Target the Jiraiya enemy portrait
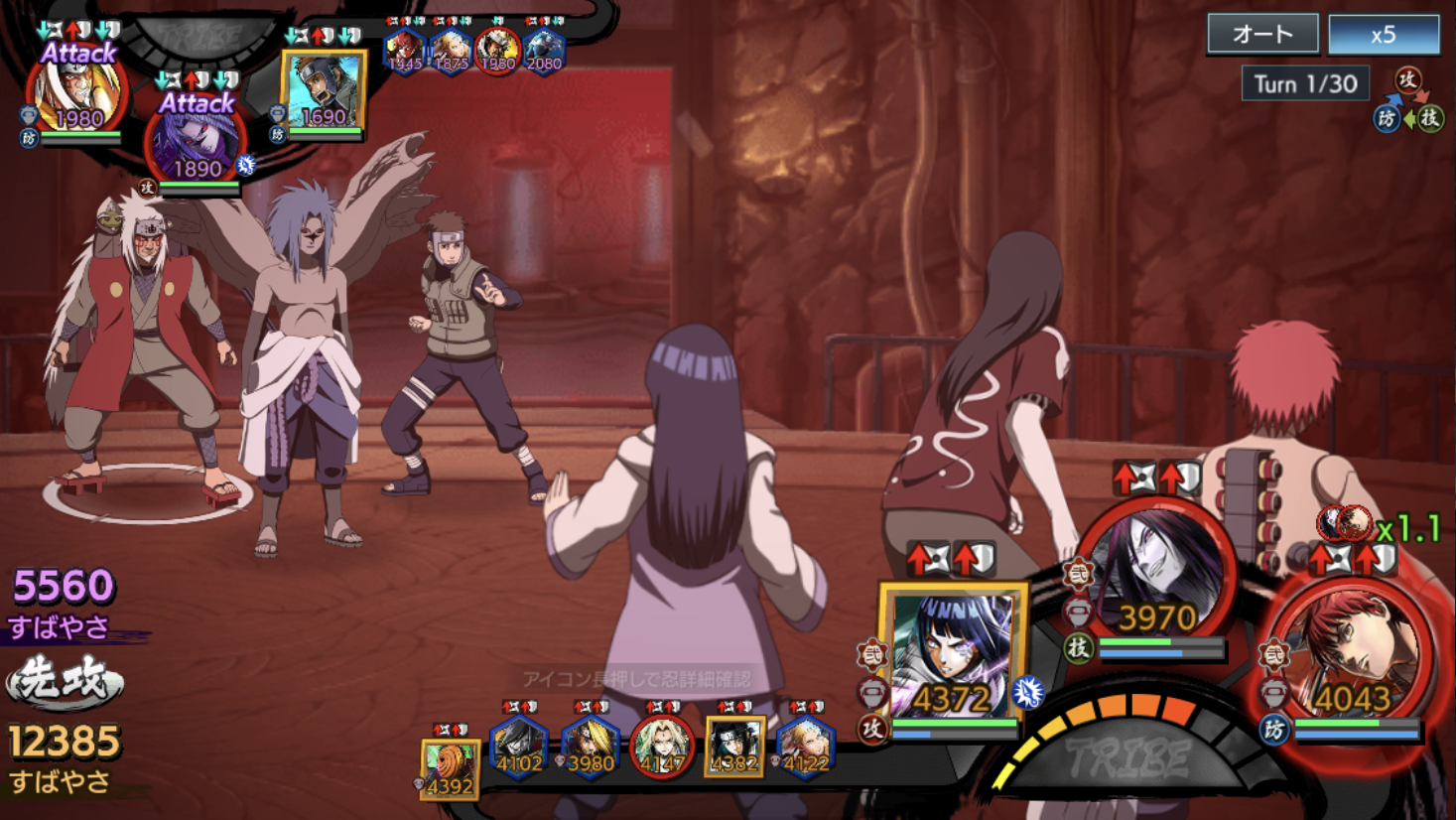This screenshot has height=820, width=1456. click(78, 95)
